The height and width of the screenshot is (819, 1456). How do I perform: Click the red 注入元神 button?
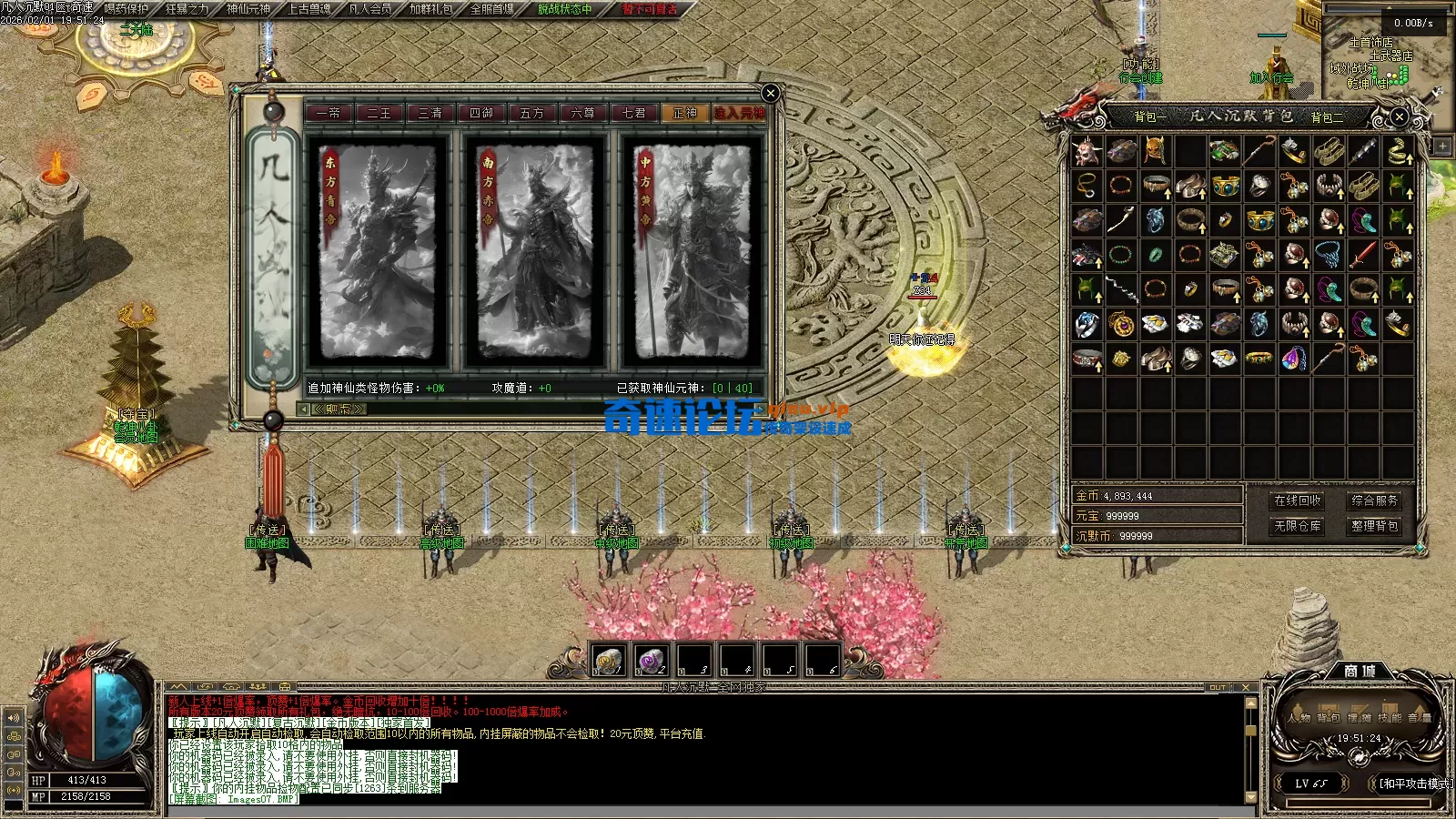point(738,113)
